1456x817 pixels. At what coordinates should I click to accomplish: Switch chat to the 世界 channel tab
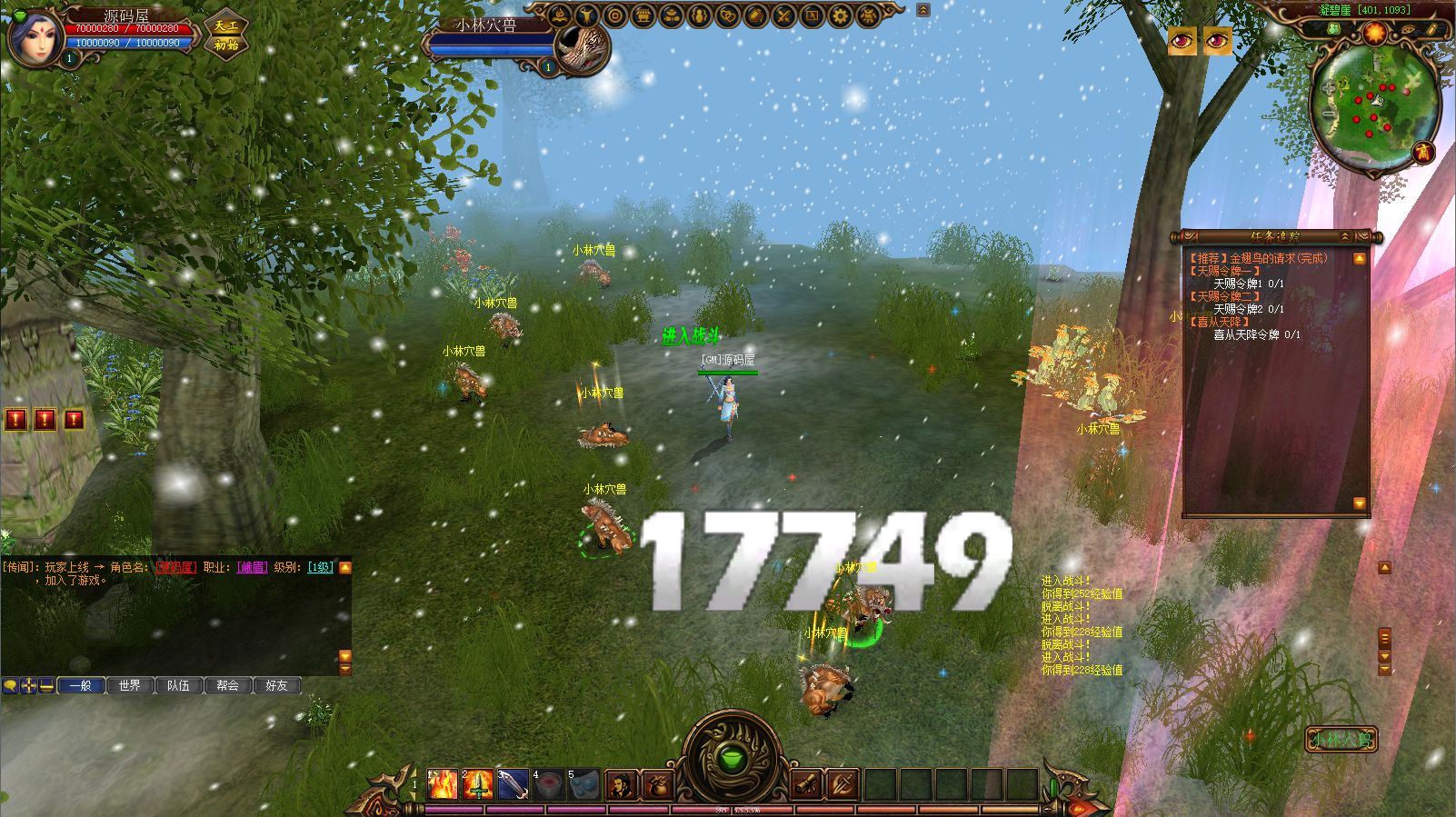pos(130,685)
